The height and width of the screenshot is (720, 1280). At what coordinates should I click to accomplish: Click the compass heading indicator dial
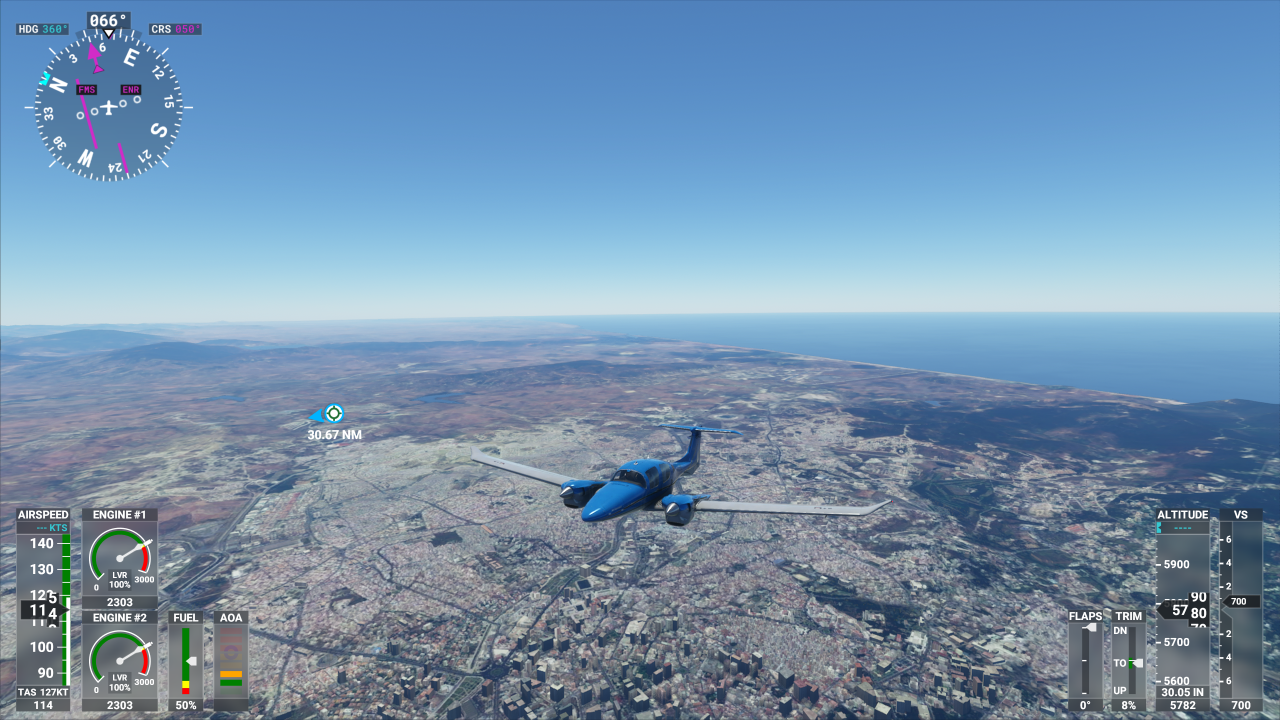(109, 106)
